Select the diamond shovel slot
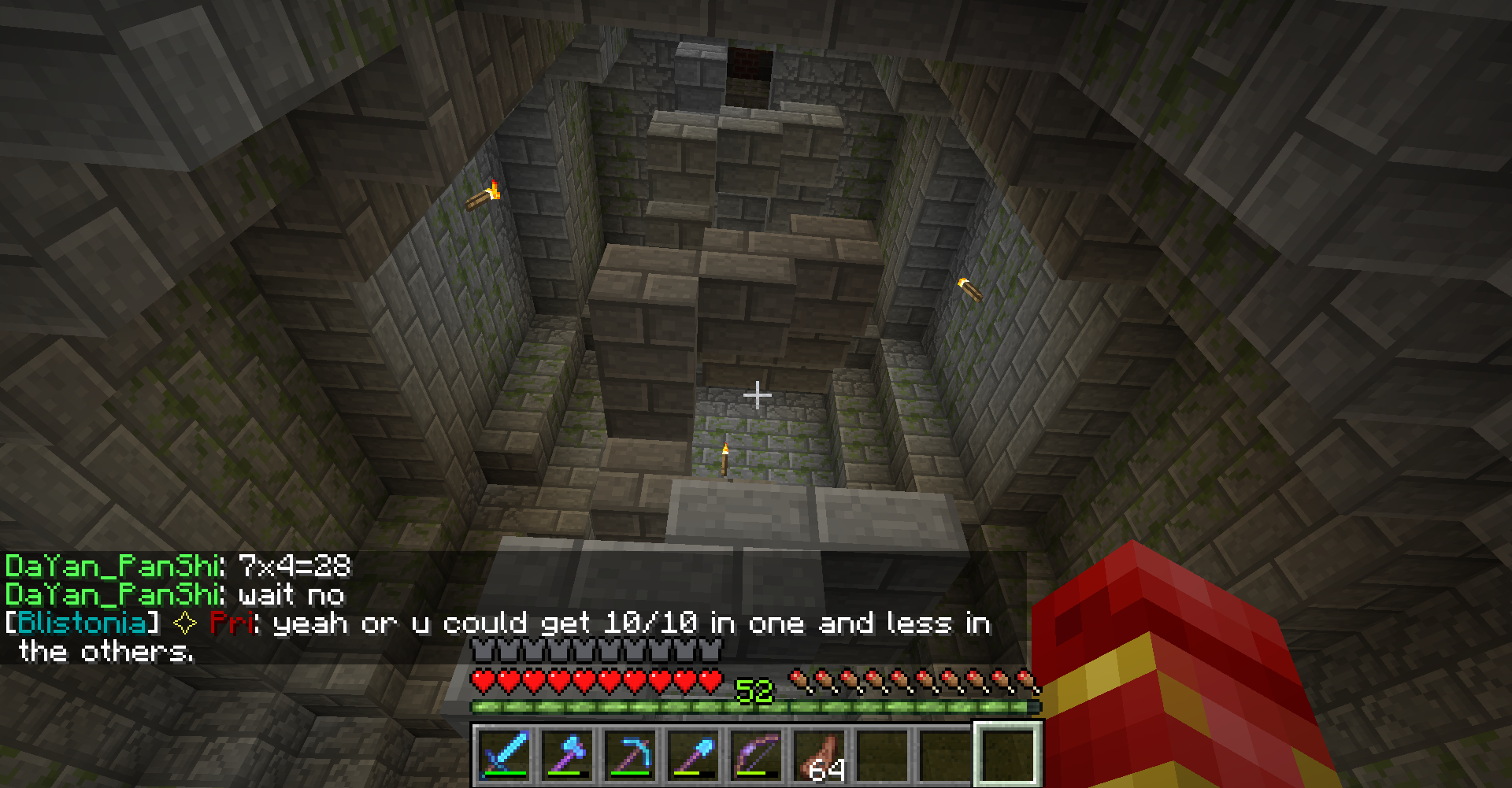1512x788 pixels. 694,754
